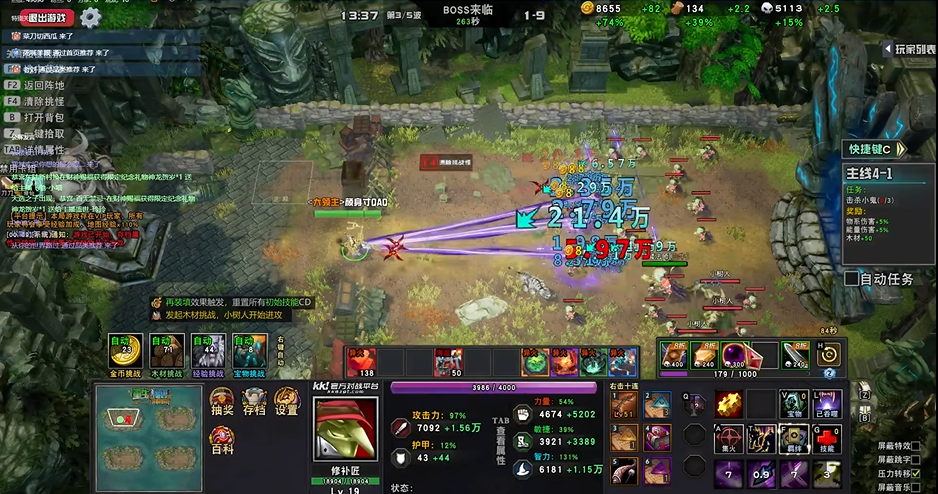Toggle the 自动任务 auto-quest checkbox
The height and width of the screenshot is (494, 938).
coord(852,279)
